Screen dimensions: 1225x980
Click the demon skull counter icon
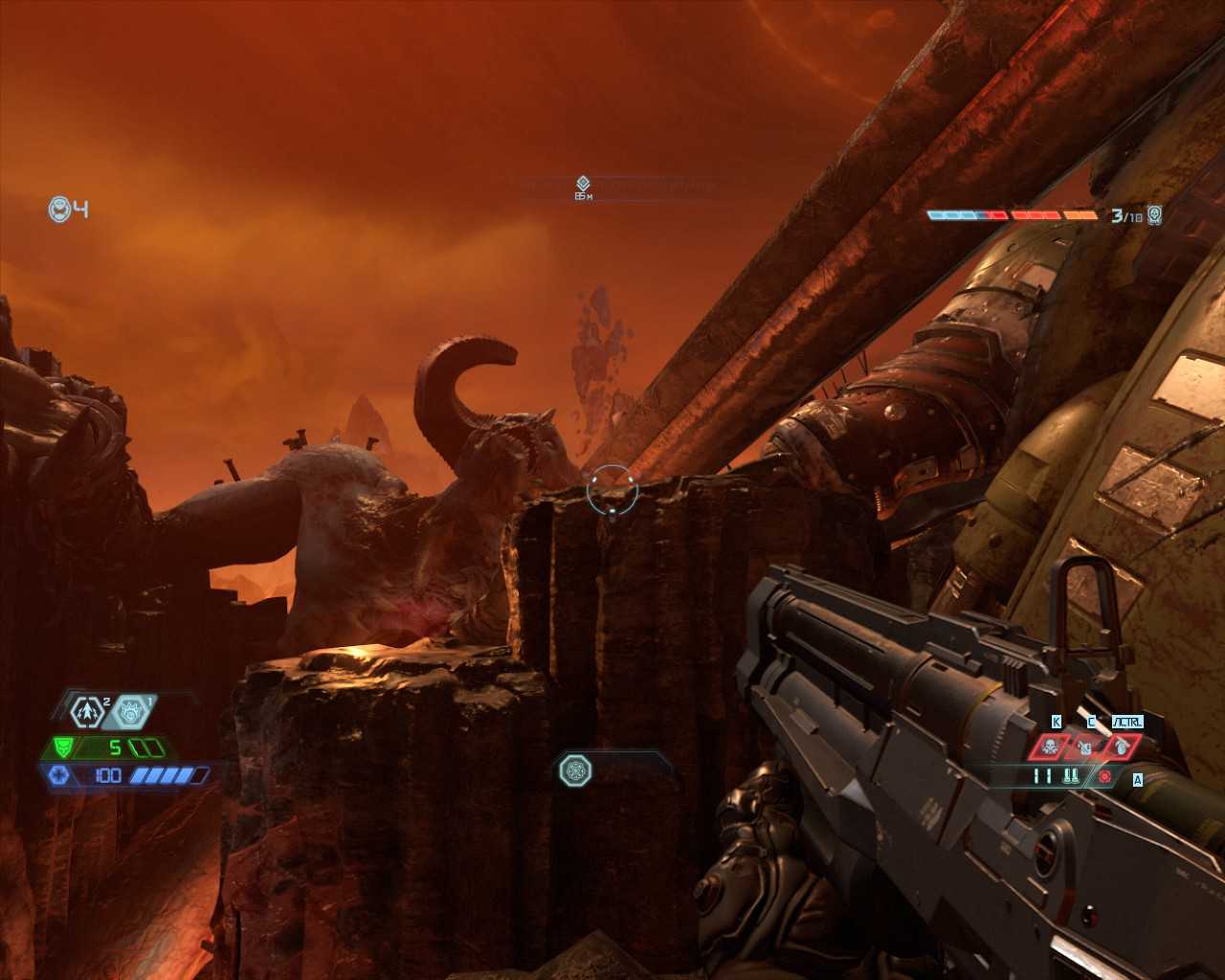click(1155, 215)
